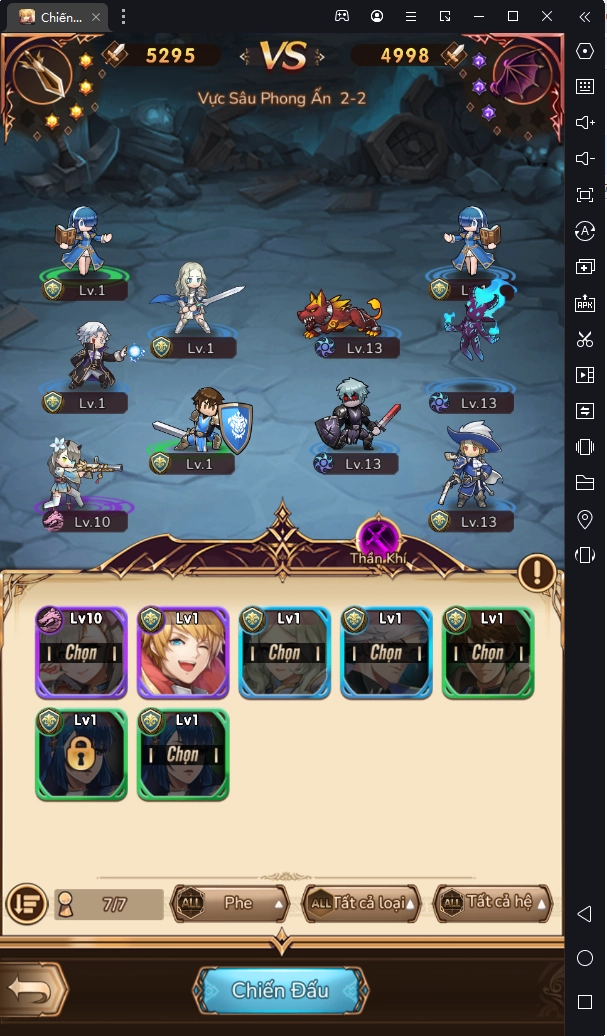Go back with the return arrow button
This screenshot has height=1036, width=607.
click(x=32, y=990)
